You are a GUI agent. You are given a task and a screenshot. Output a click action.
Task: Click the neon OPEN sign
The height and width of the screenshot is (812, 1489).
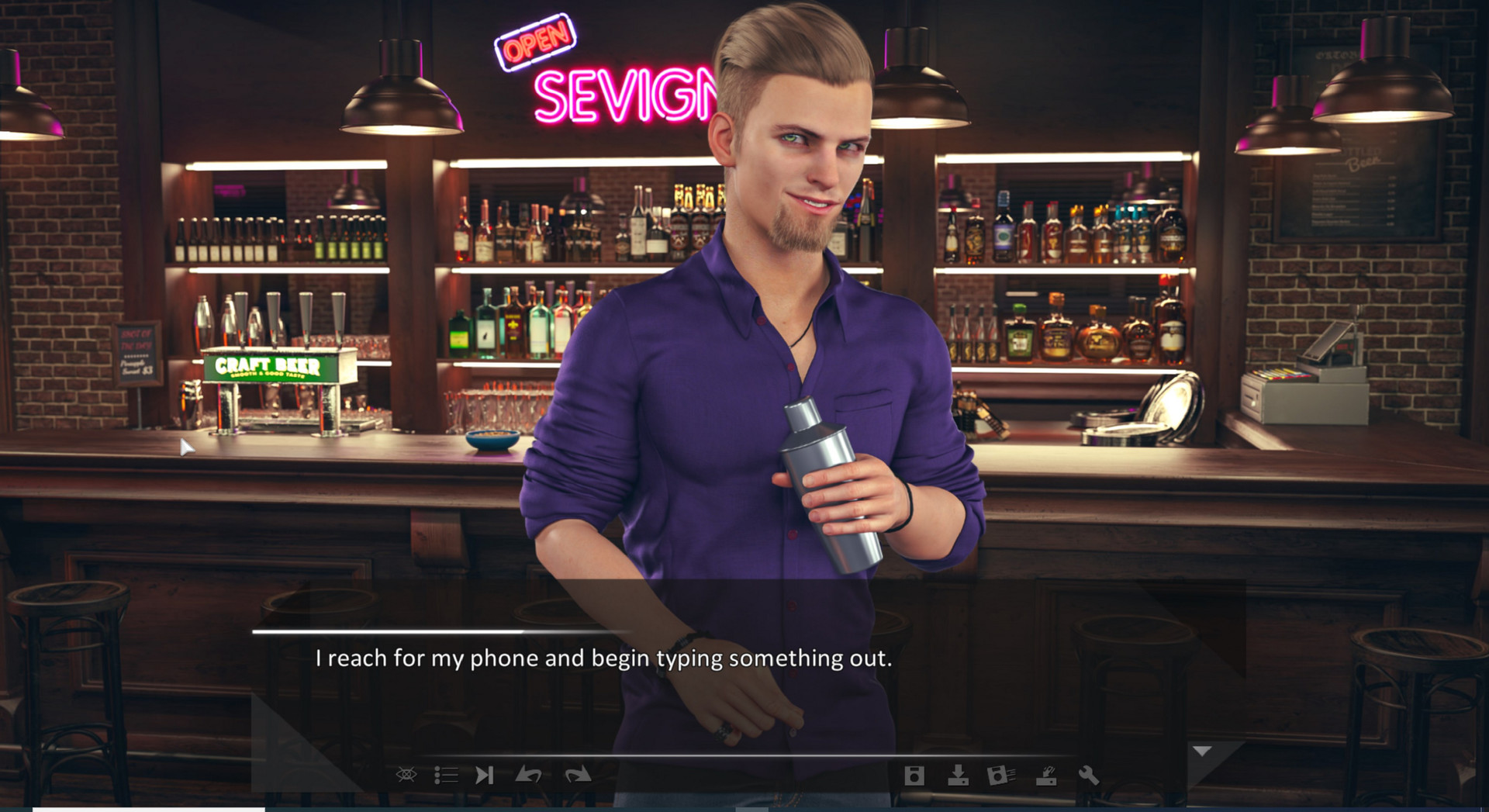pyautogui.click(x=535, y=38)
